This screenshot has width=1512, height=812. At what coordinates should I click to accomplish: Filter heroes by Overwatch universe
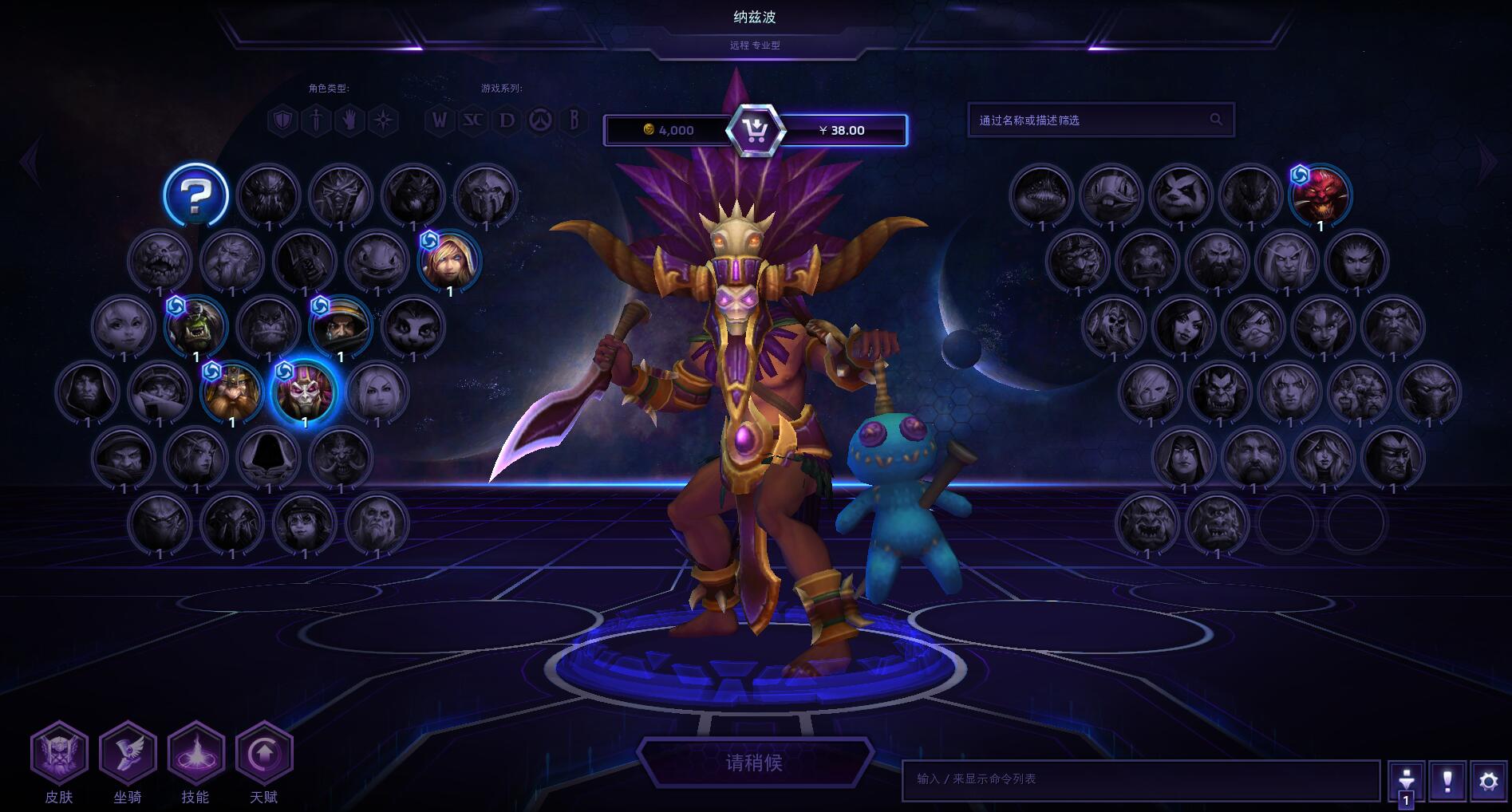[540, 120]
